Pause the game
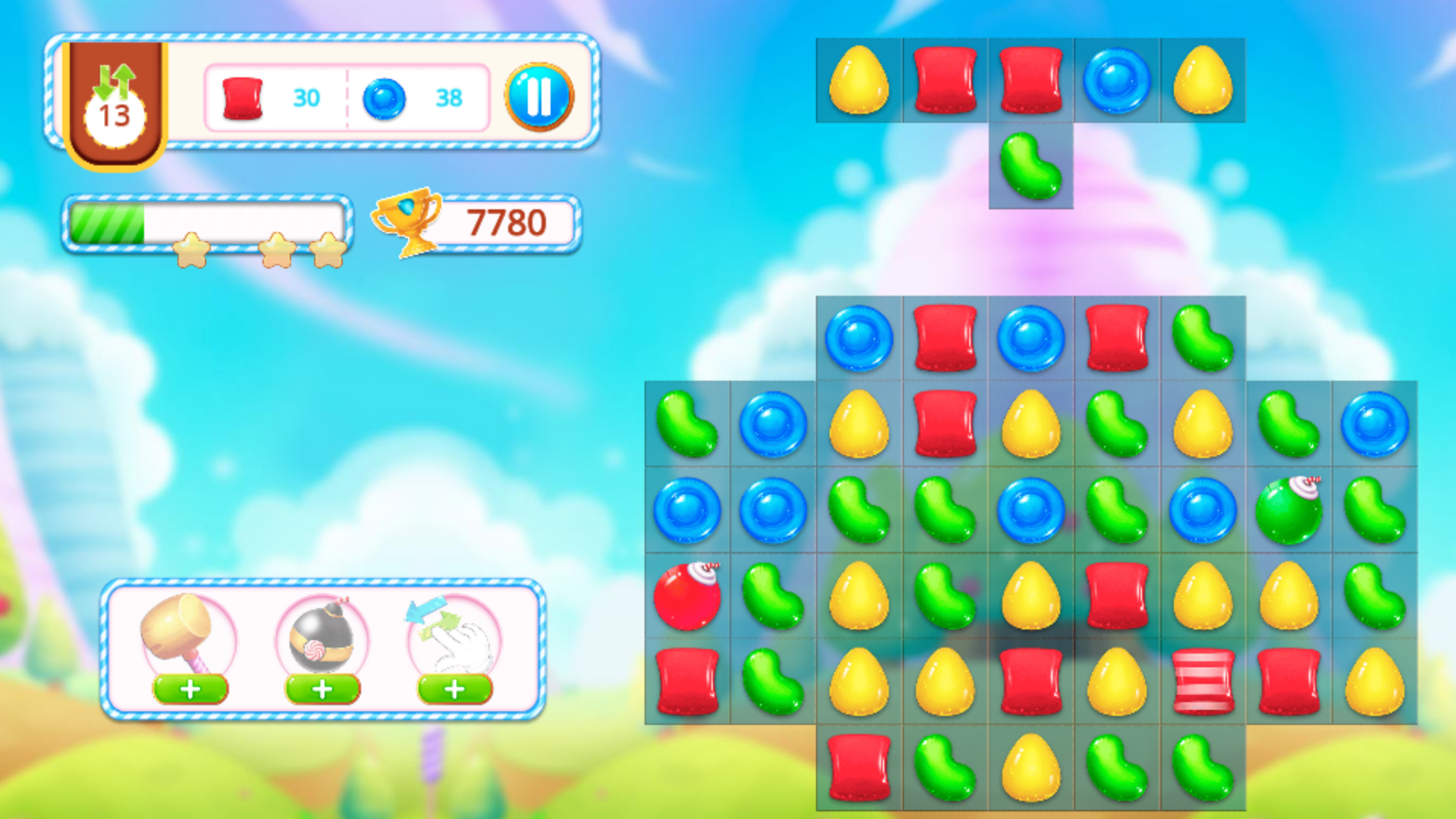Viewport: 1456px width, 819px height. pos(540,97)
